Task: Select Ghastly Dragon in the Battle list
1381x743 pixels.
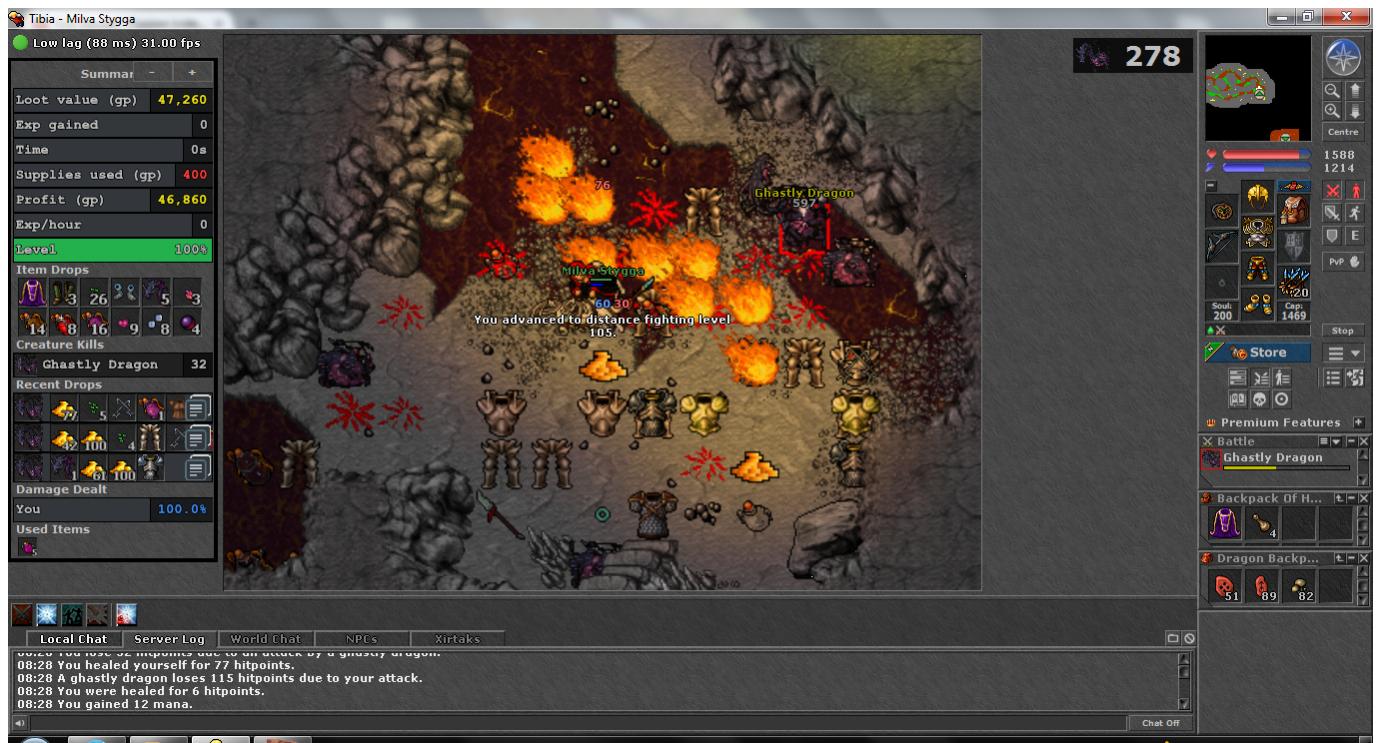Action: pyautogui.click(x=1272, y=458)
